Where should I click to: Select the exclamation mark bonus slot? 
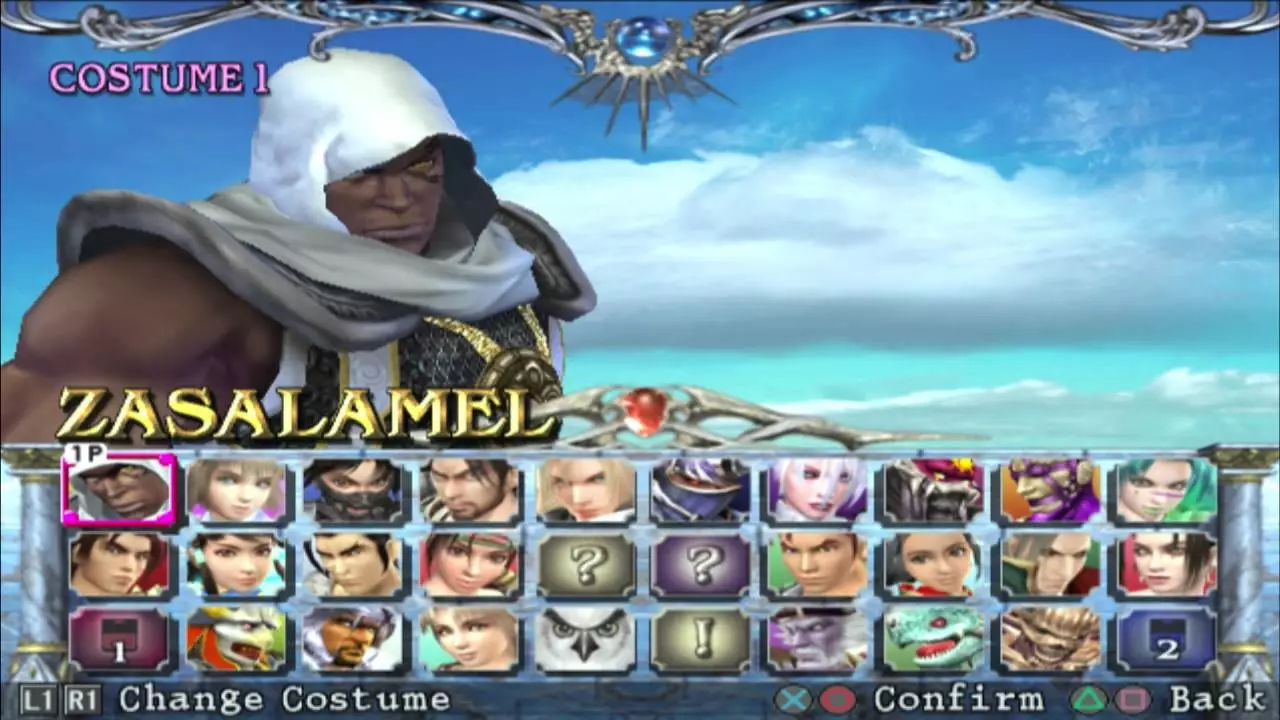point(700,643)
